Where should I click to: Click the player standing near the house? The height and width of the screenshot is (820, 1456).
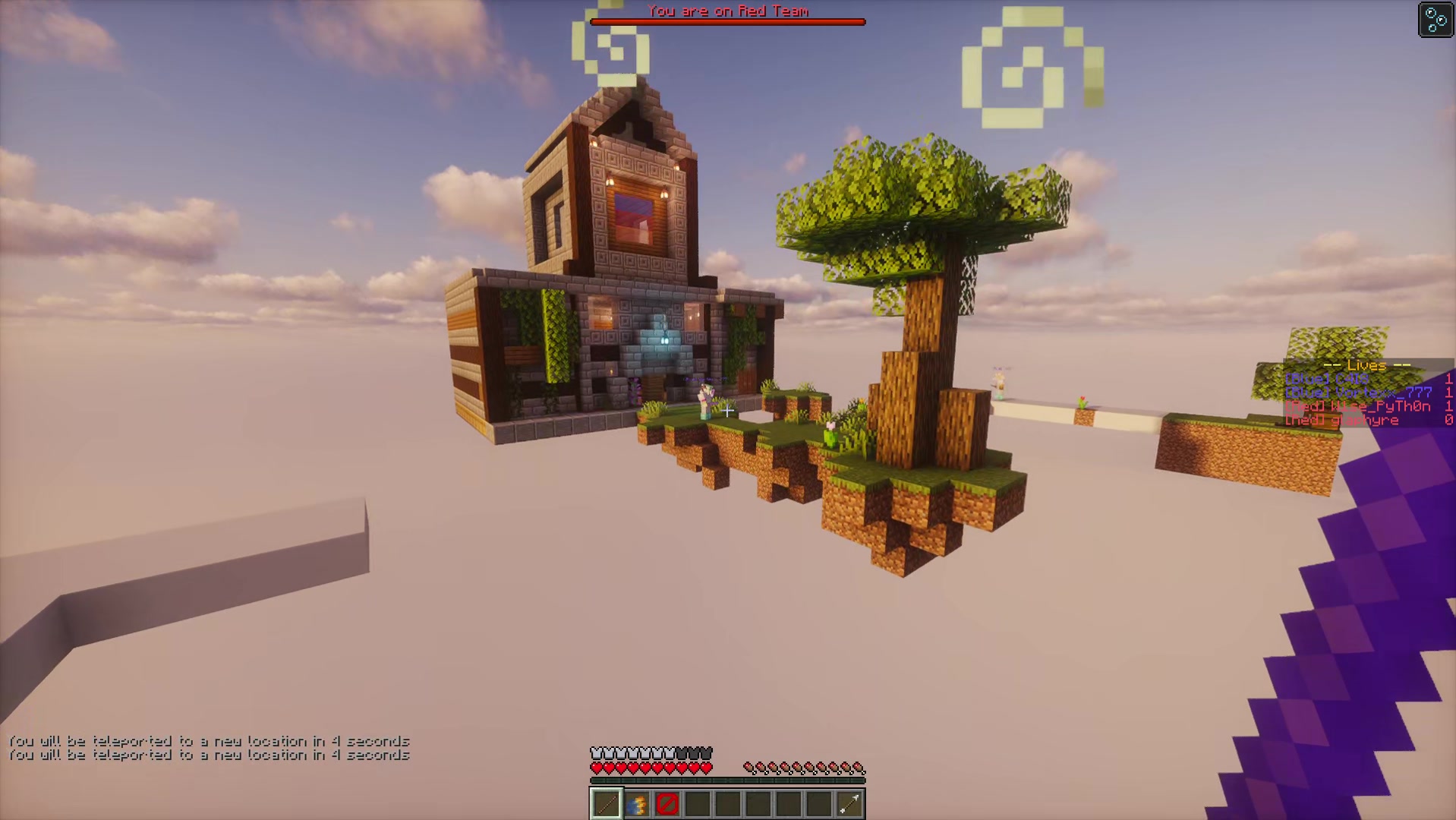point(706,402)
